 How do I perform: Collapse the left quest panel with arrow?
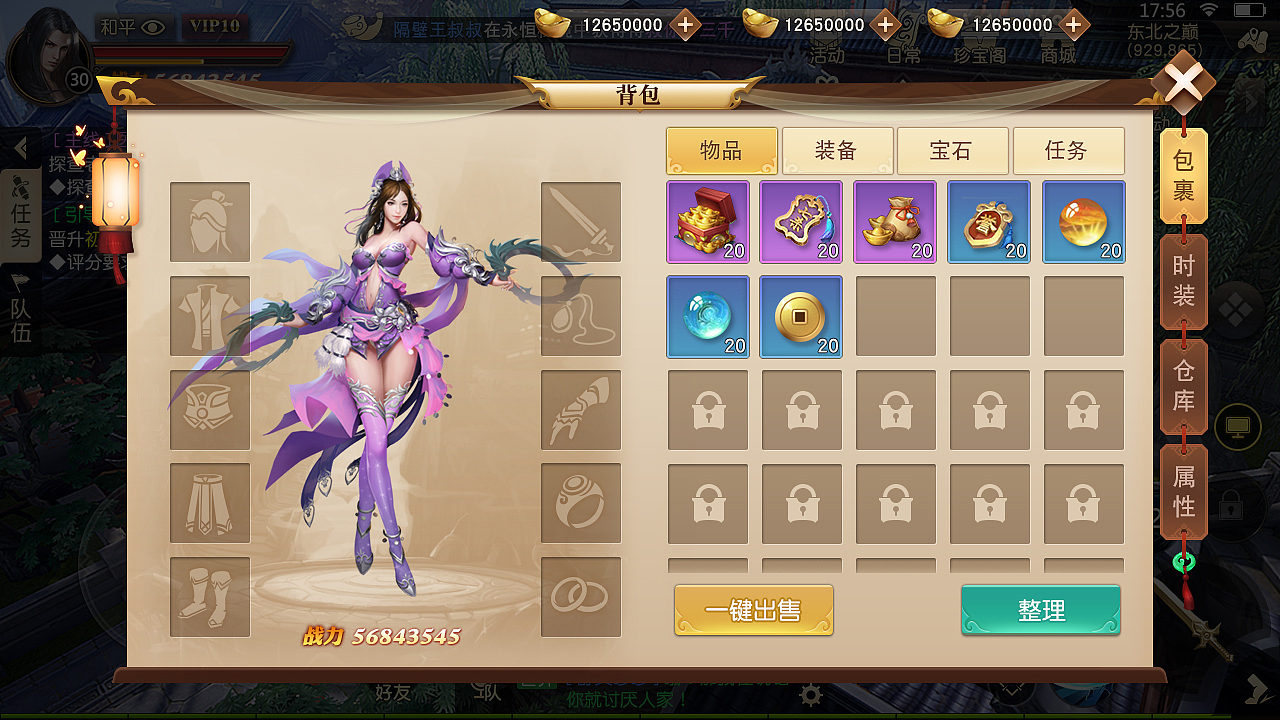click(x=22, y=146)
